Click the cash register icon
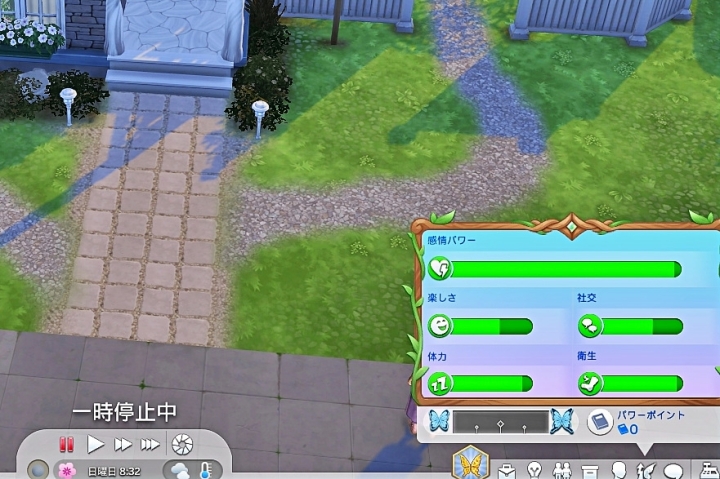 point(708,470)
